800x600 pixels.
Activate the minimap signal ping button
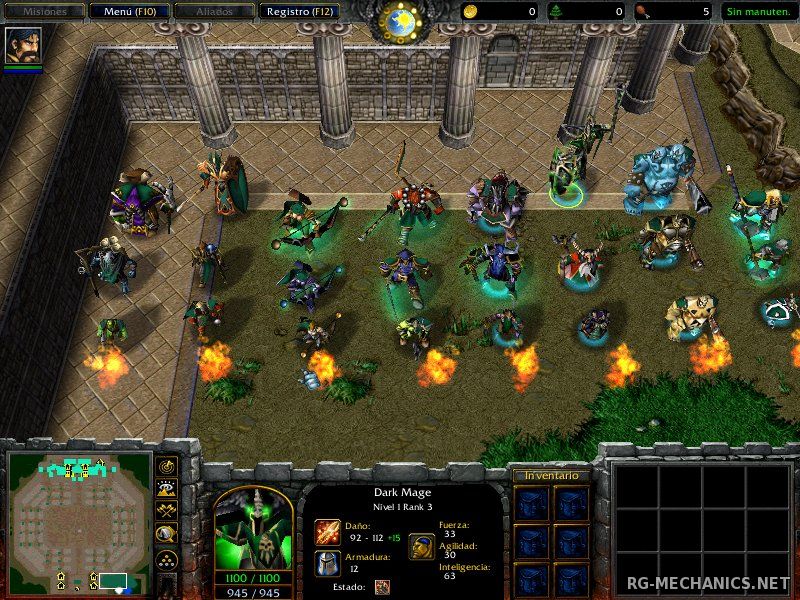166,466
